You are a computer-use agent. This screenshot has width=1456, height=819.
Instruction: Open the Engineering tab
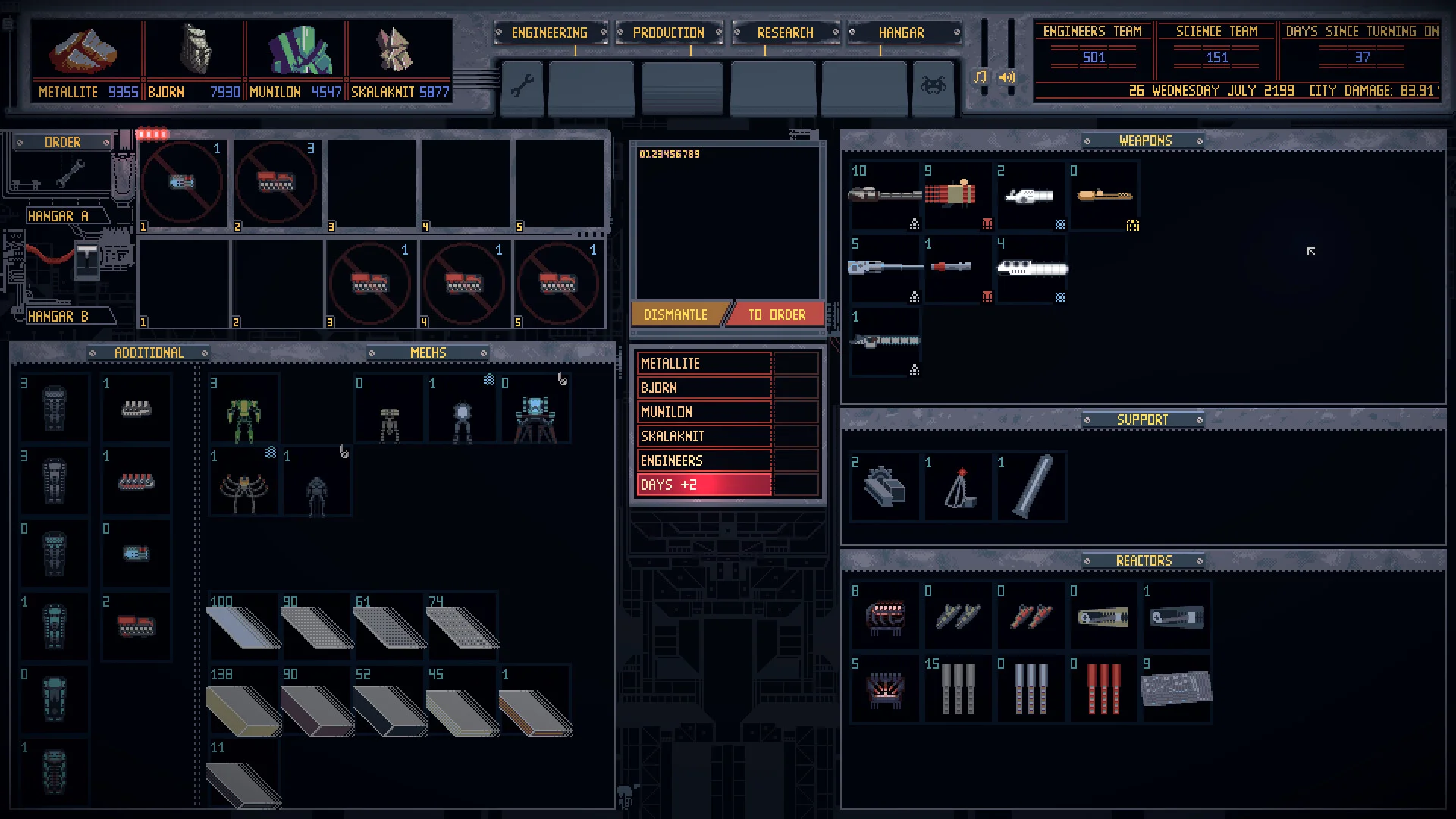(549, 33)
